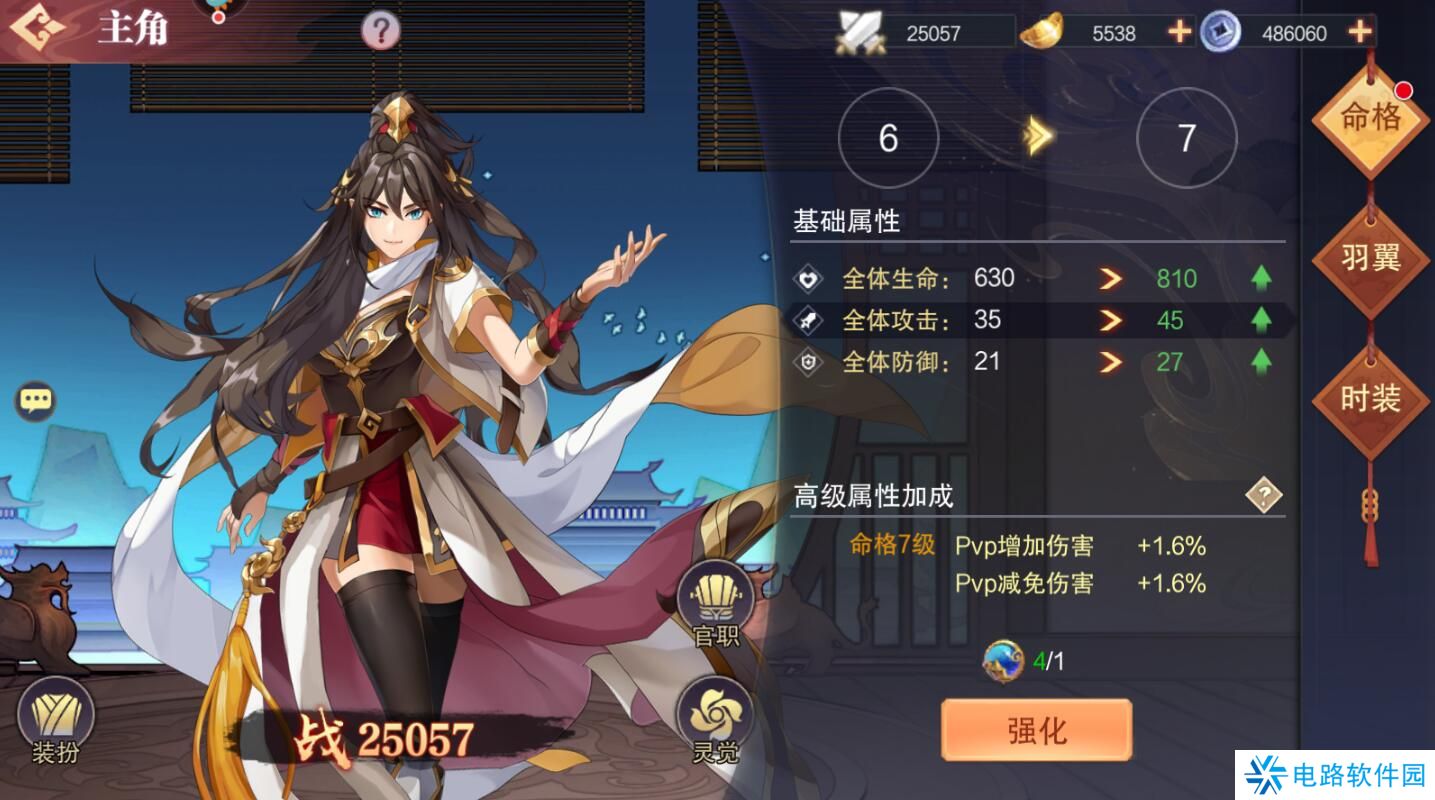The width and height of the screenshot is (1435, 800).
Task: Click the plus next to 486060 coins
Action: 1358,32
